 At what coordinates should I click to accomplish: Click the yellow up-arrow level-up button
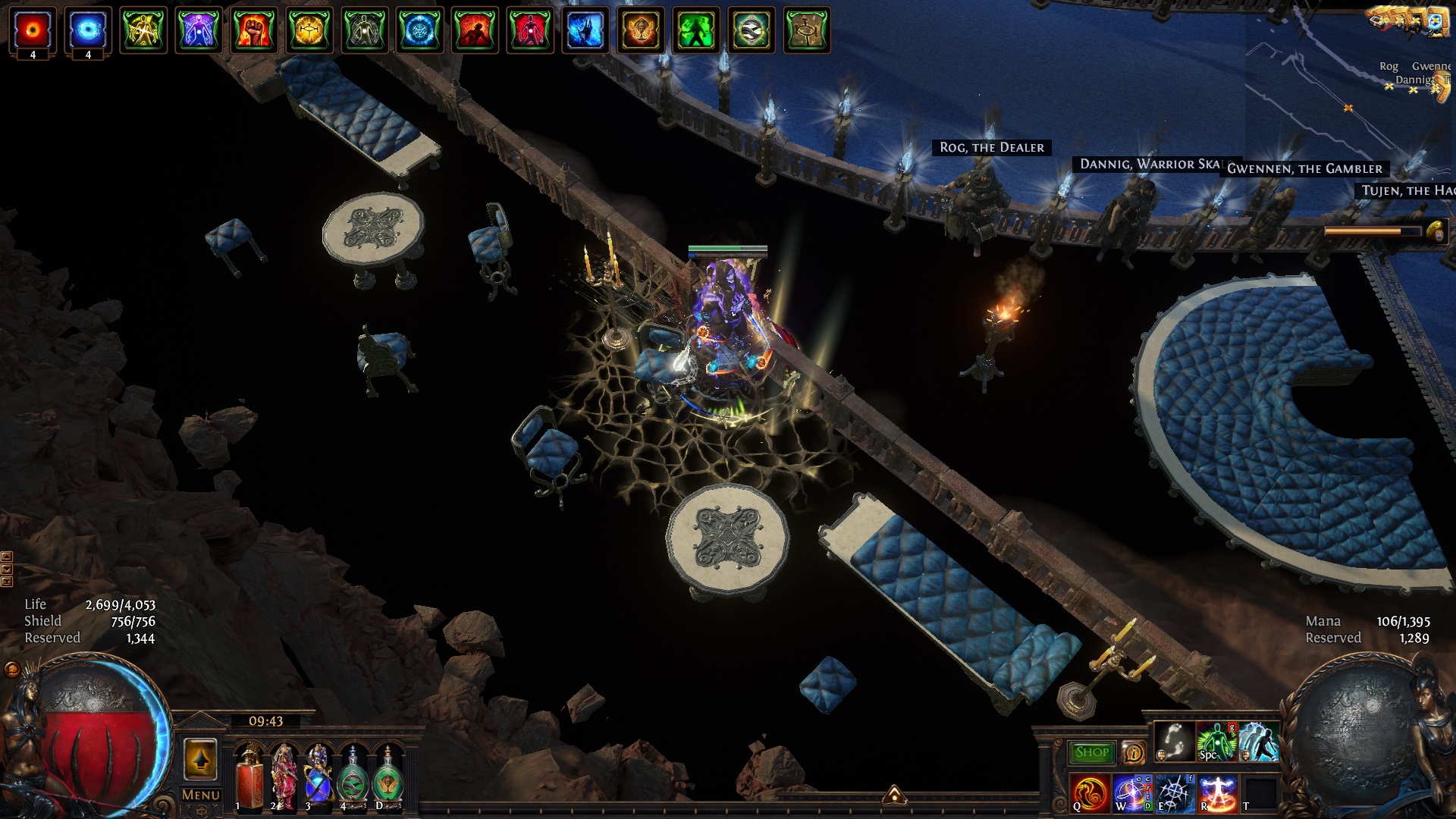[200, 759]
